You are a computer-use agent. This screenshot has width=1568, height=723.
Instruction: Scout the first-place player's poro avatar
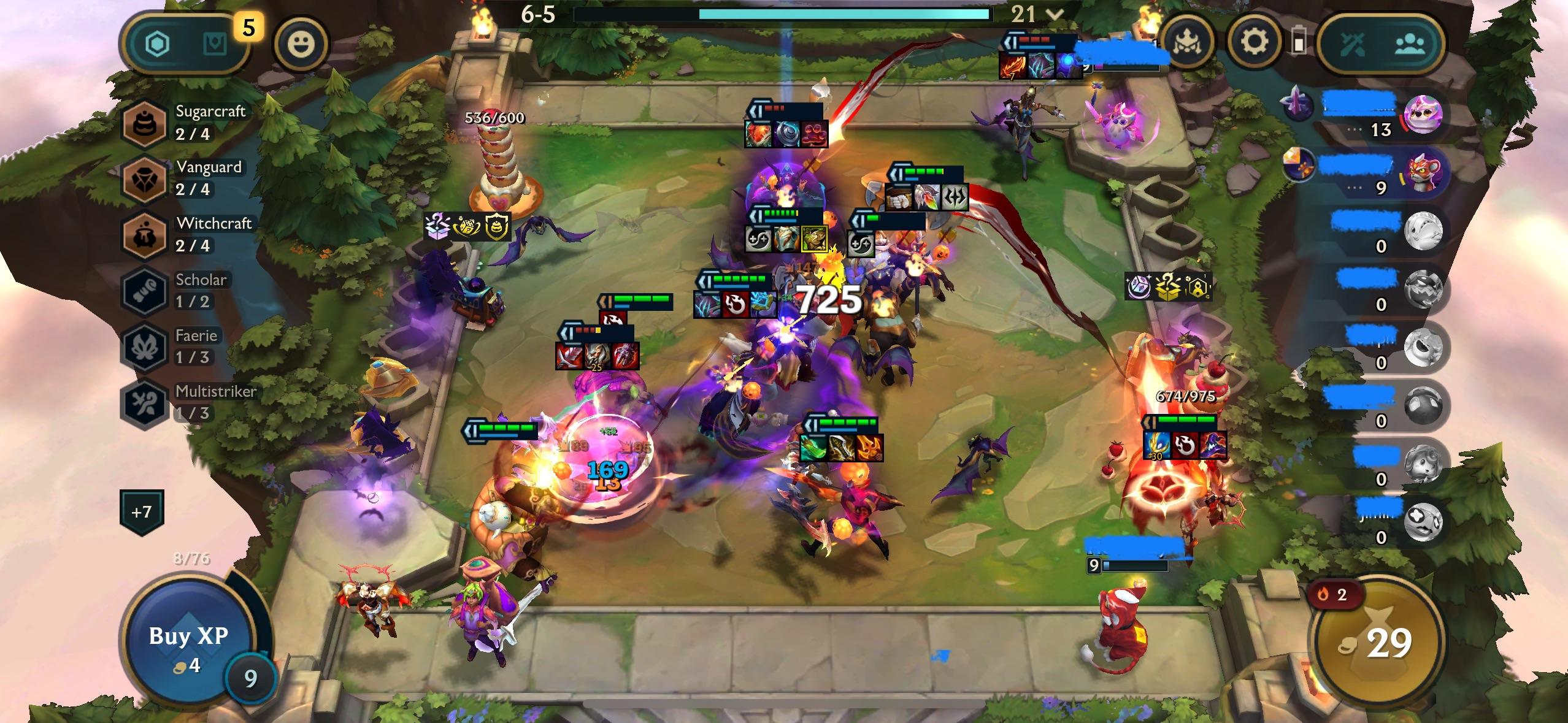point(1424,113)
